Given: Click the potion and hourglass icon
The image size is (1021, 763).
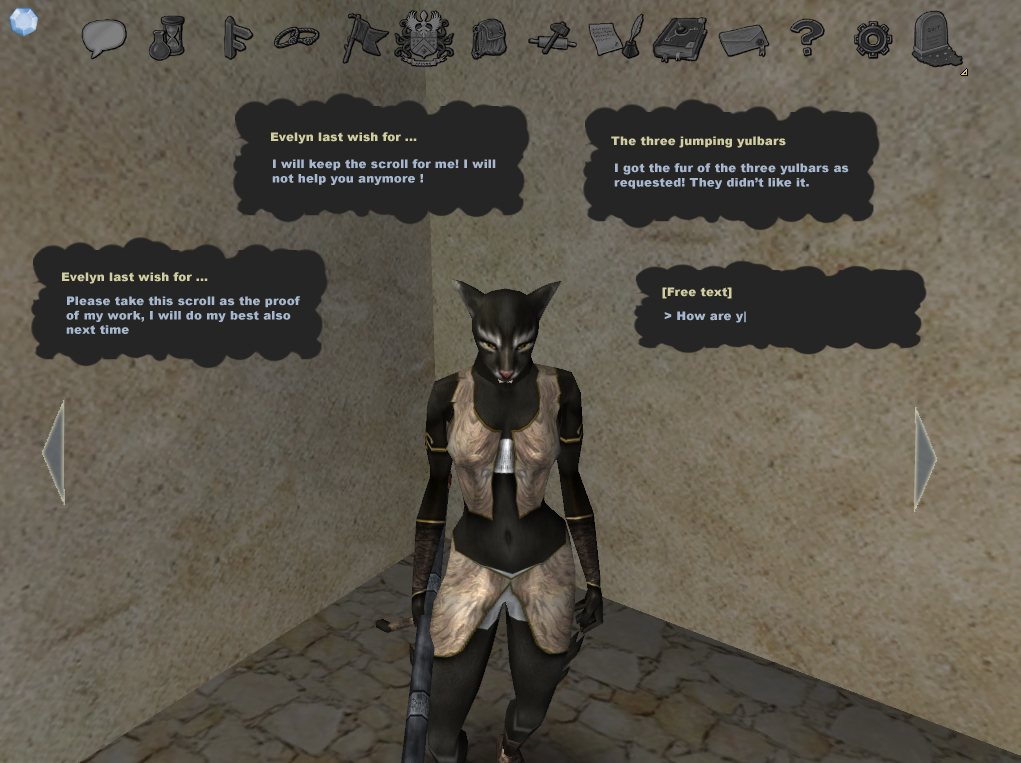Looking at the screenshot, I should point(167,39).
